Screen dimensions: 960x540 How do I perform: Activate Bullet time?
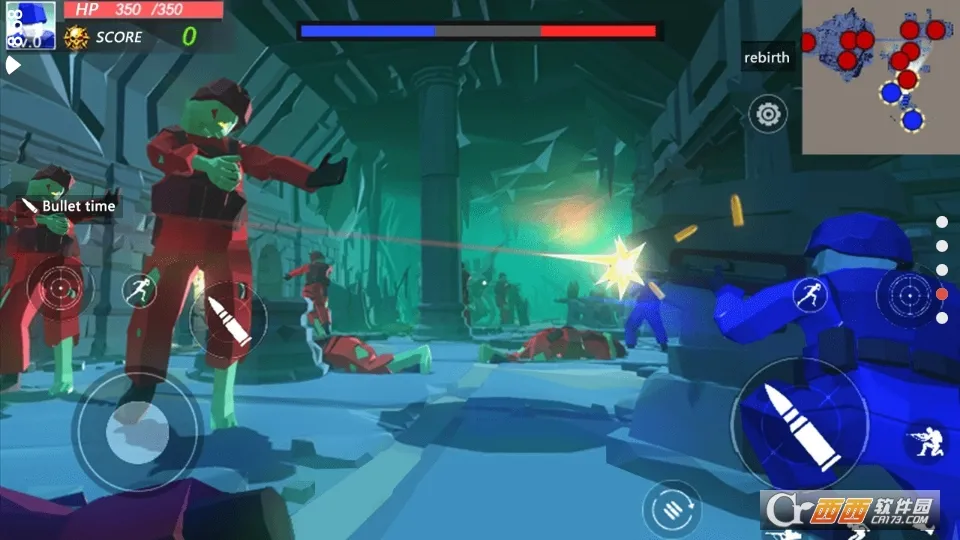tap(70, 206)
